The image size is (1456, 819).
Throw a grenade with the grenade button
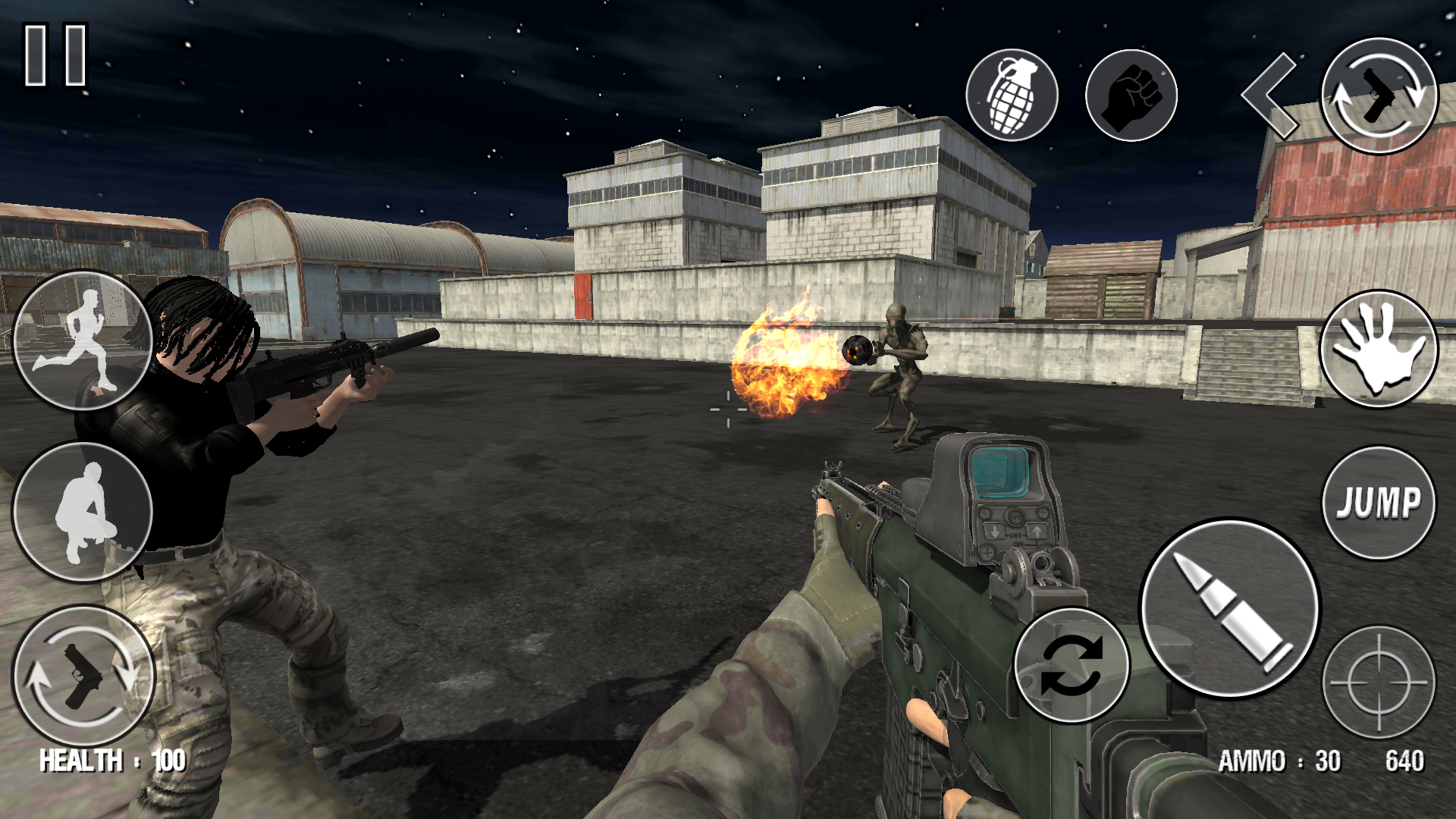(1012, 96)
